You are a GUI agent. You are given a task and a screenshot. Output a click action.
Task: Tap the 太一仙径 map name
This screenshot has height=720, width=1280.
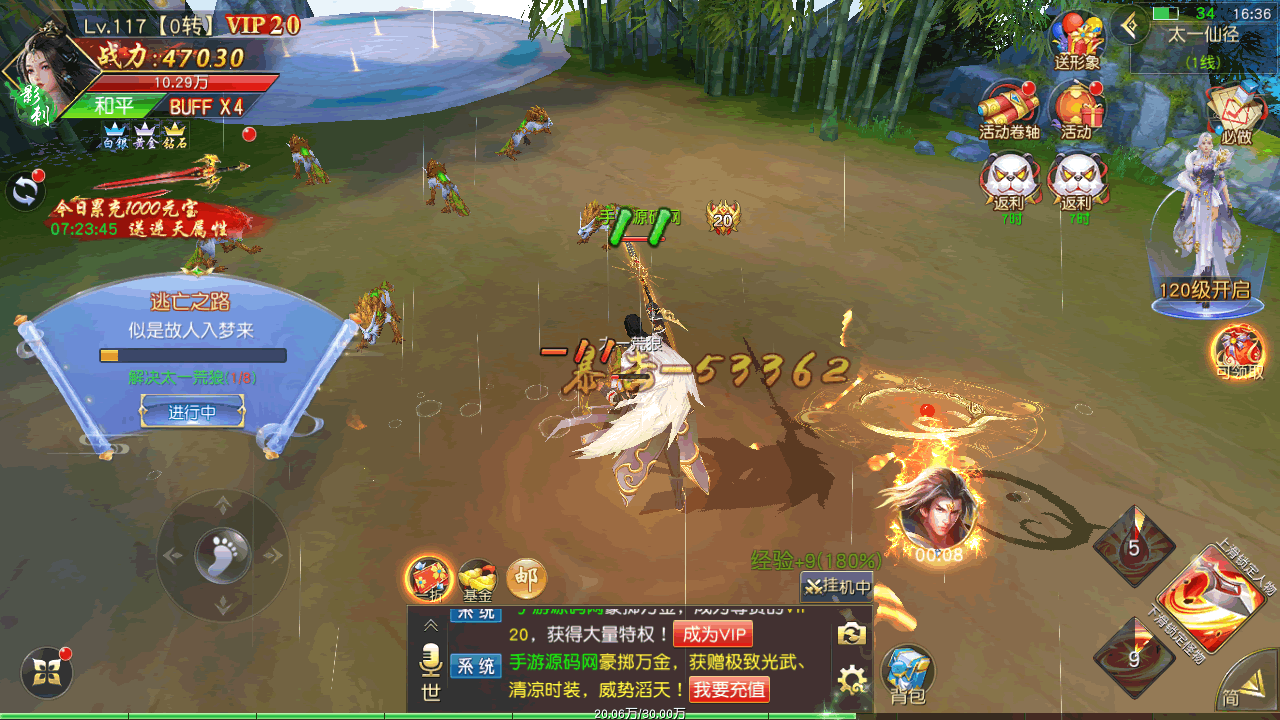1203,33
